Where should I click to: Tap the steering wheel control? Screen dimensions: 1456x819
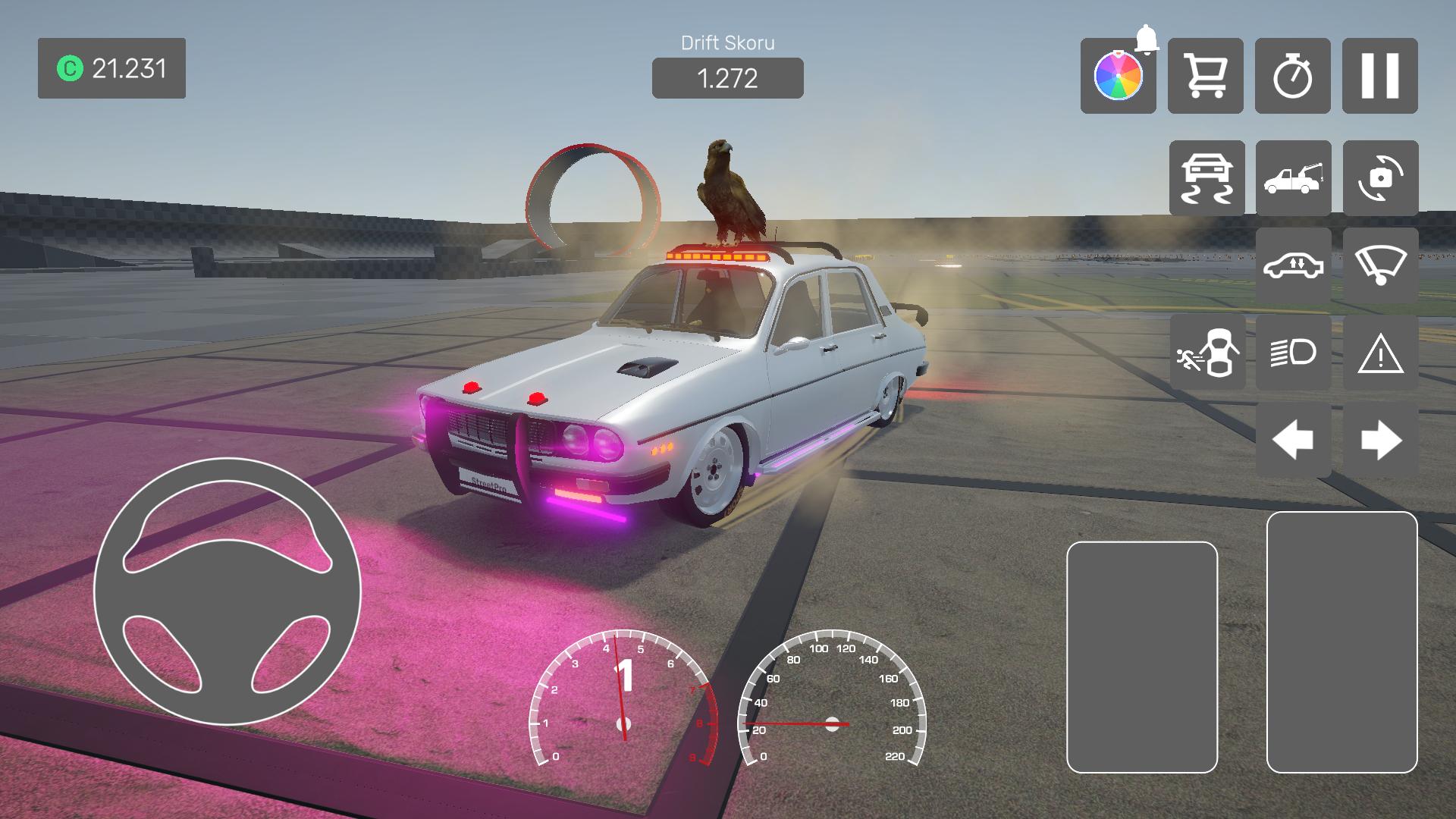click(227, 591)
